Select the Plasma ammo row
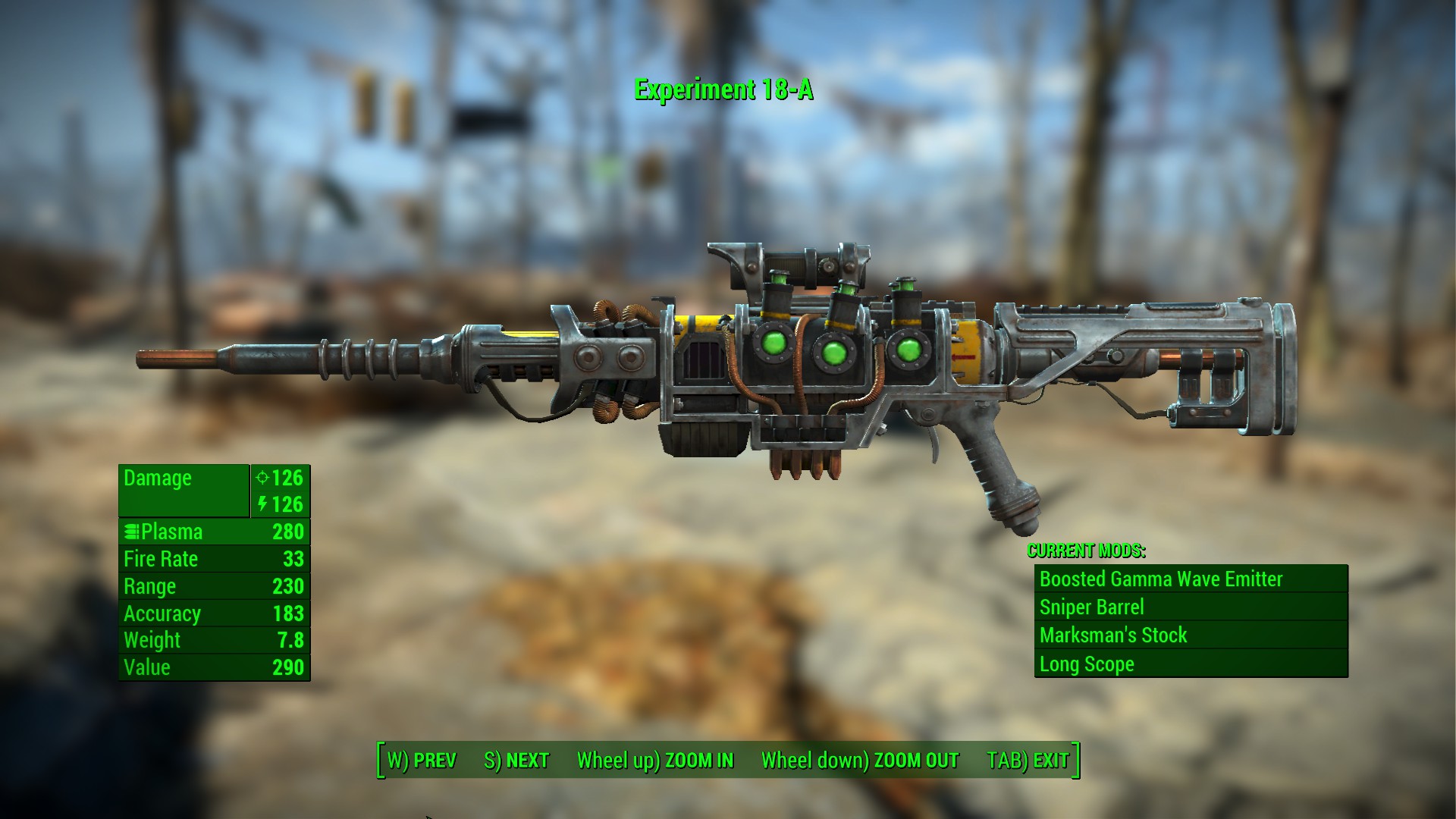Image resolution: width=1456 pixels, height=819 pixels. click(x=212, y=532)
